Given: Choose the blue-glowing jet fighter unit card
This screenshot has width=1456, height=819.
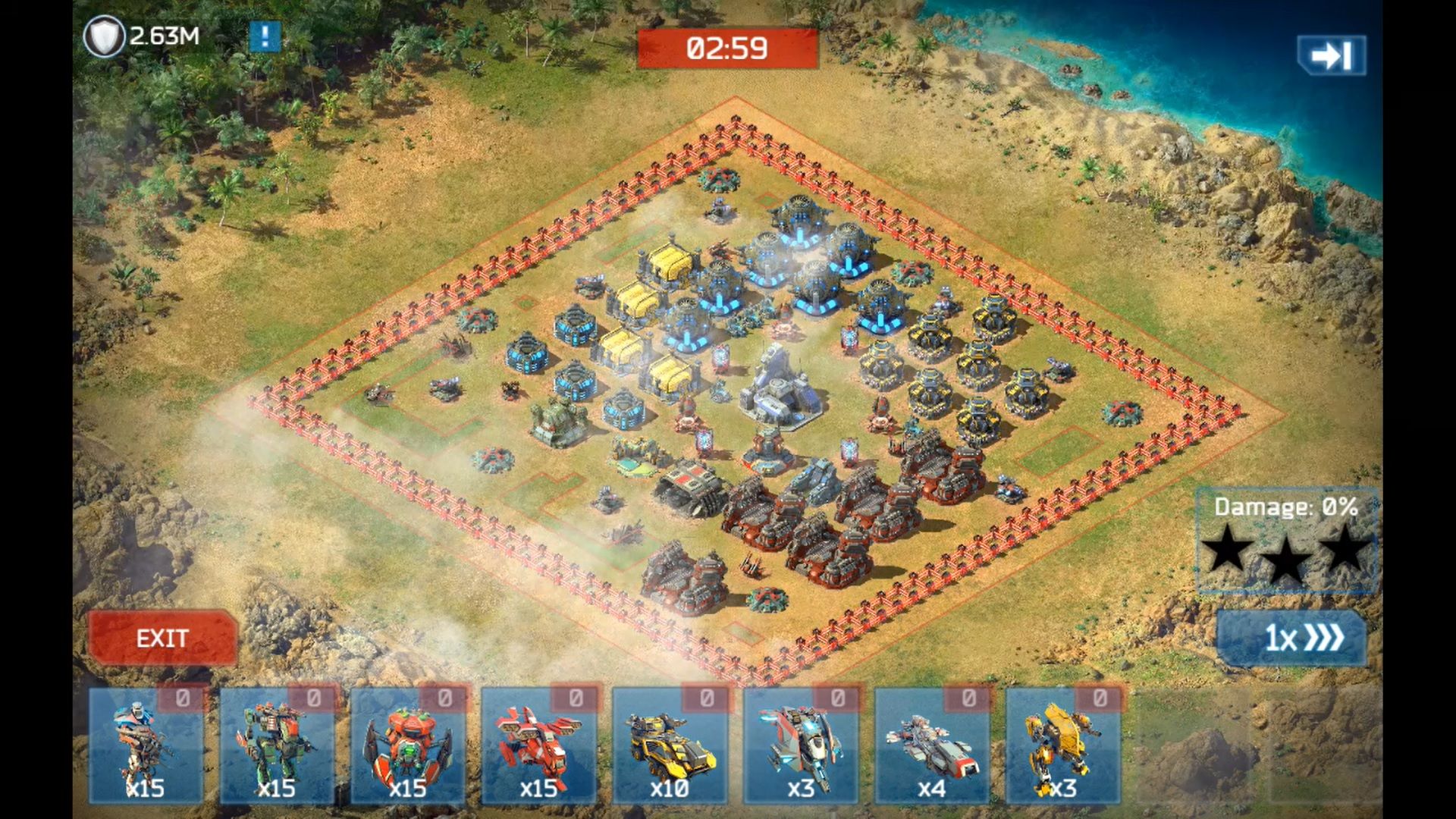Looking at the screenshot, I should pyautogui.click(x=801, y=746).
